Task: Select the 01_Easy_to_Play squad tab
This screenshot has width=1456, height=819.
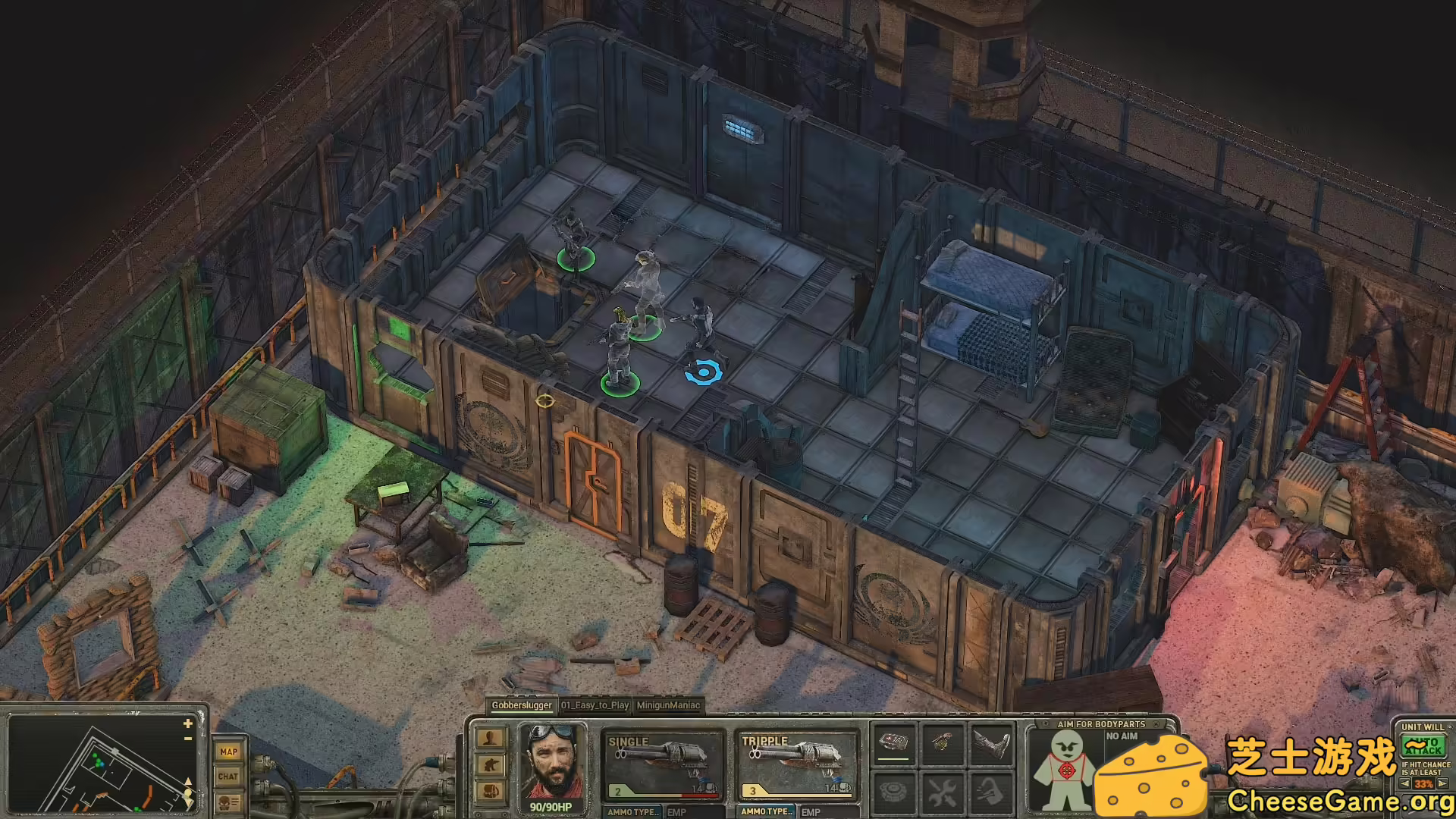Action: [x=595, y=705]
